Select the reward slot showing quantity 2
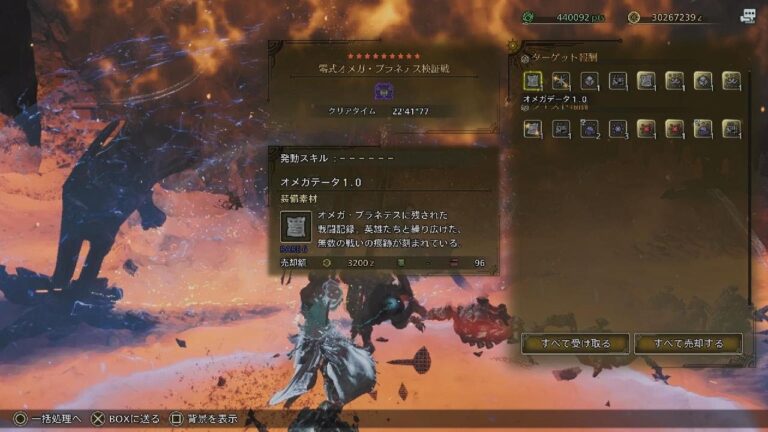768x432 pixels. 590,128
